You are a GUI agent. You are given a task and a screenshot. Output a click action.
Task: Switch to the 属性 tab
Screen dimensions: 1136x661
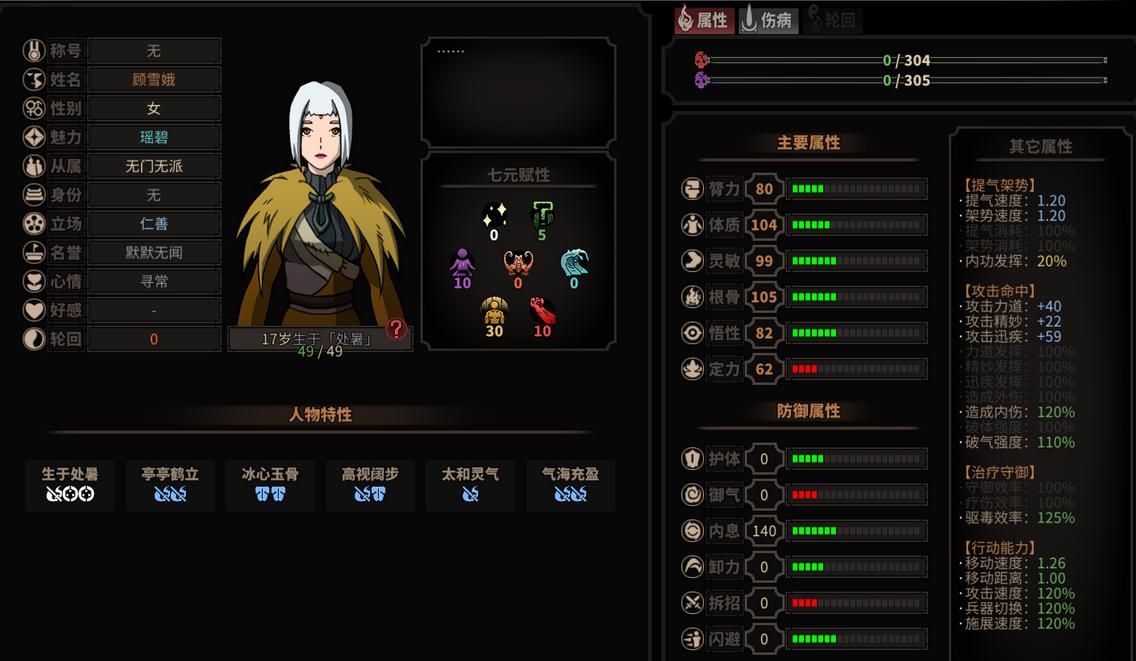pos(704,20)
